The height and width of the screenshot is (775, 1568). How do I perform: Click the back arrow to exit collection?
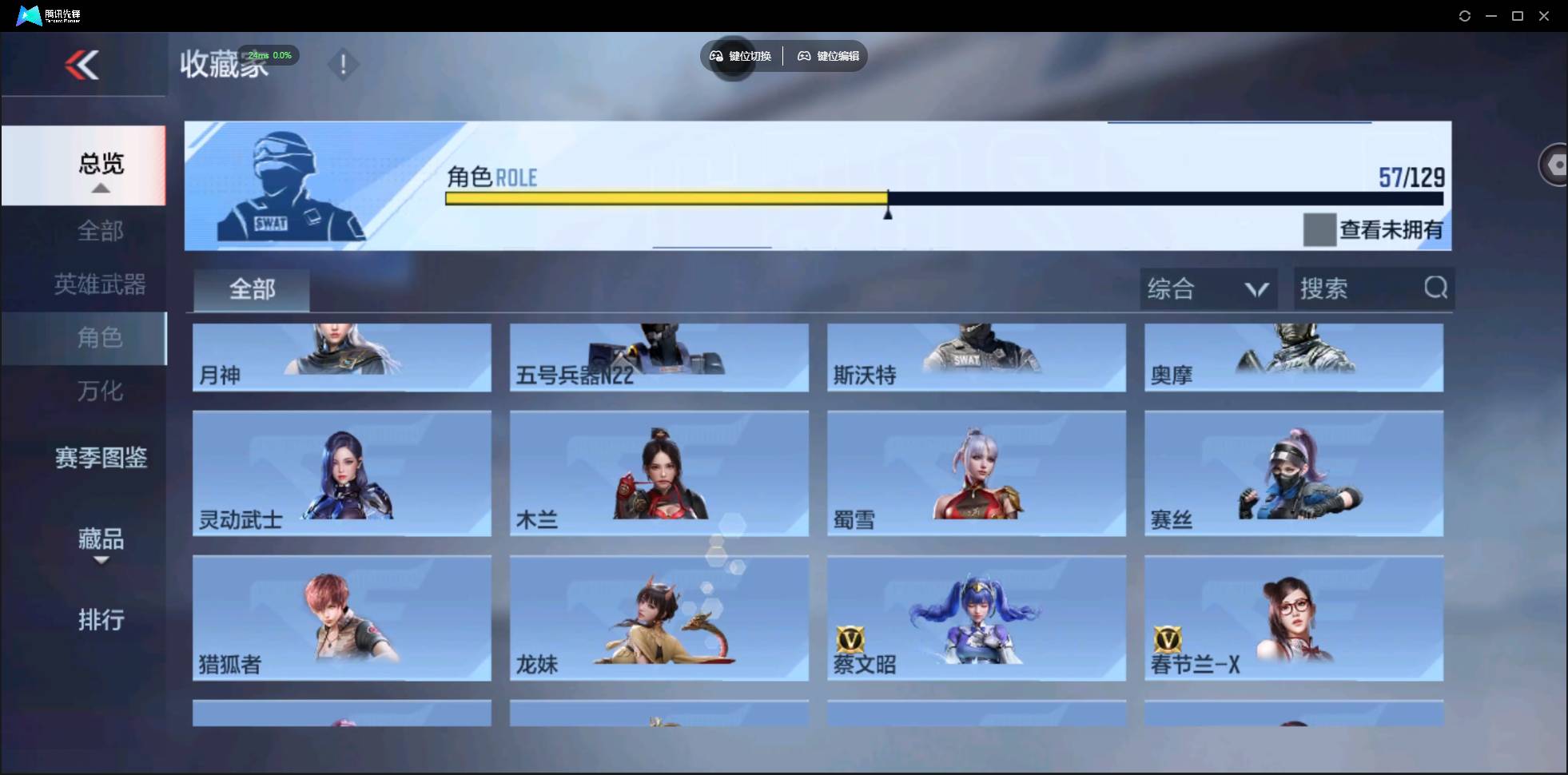tap(83, 65)
